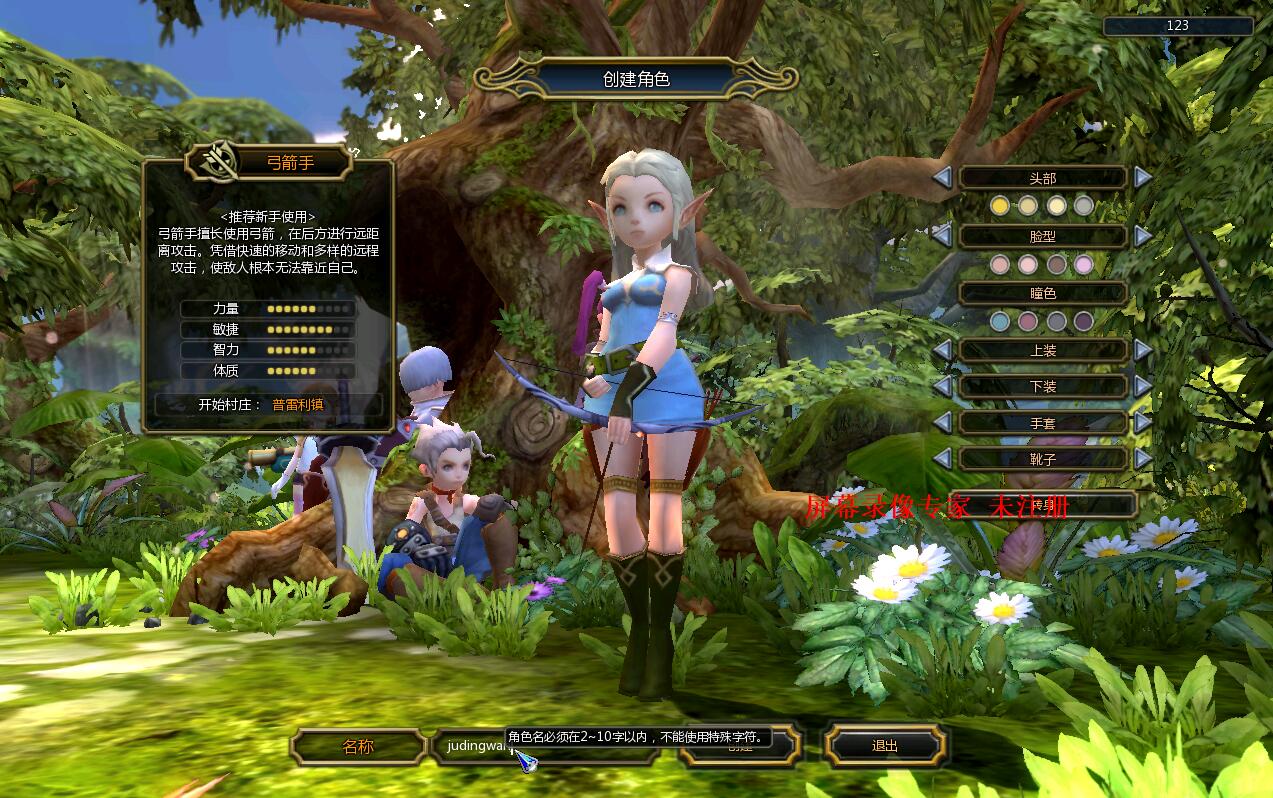
Task: Cycle to next 上装 top outfit
Action: 1143,350
